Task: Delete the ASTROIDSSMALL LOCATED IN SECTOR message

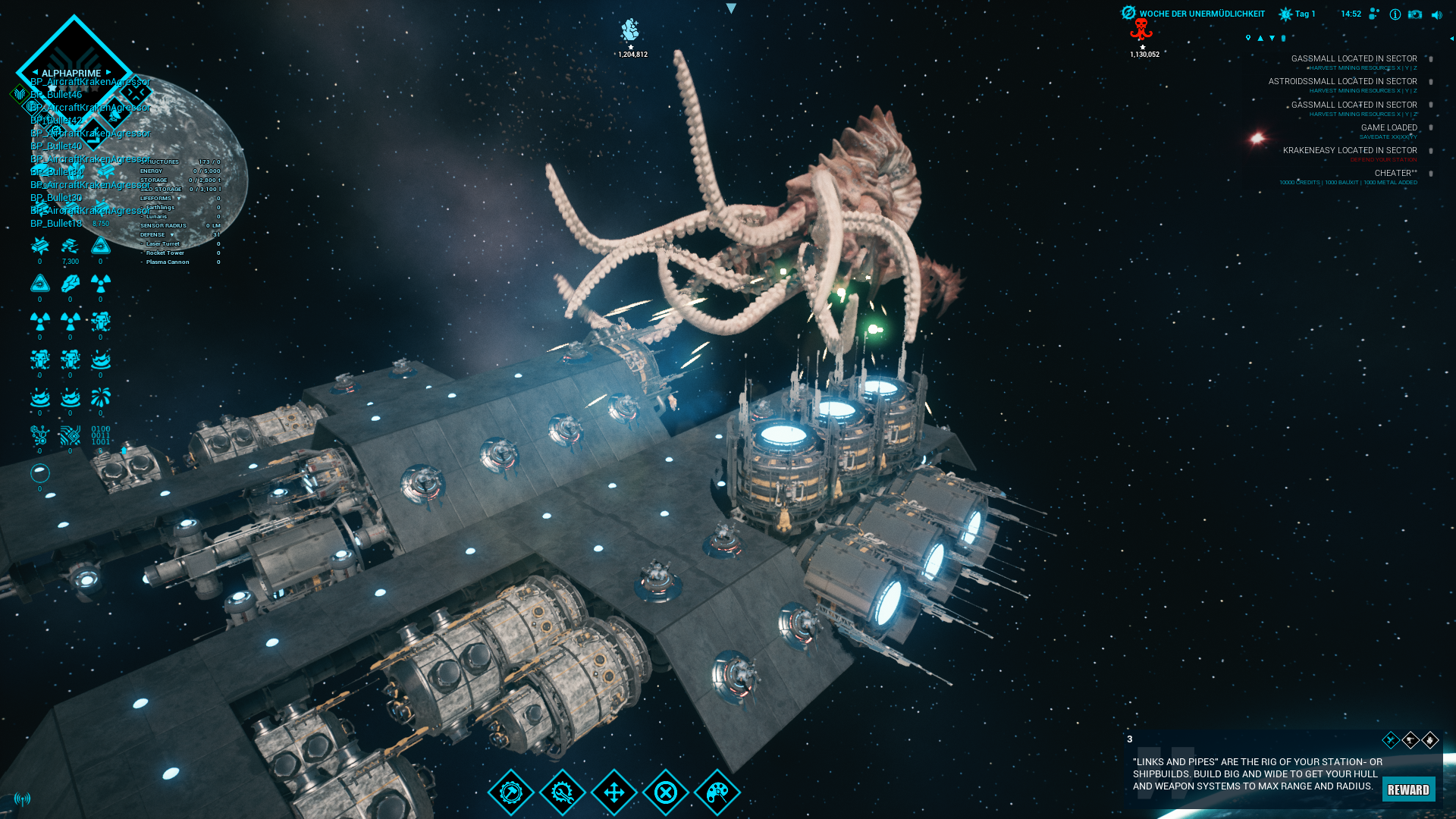Action: pos(1431,82)
